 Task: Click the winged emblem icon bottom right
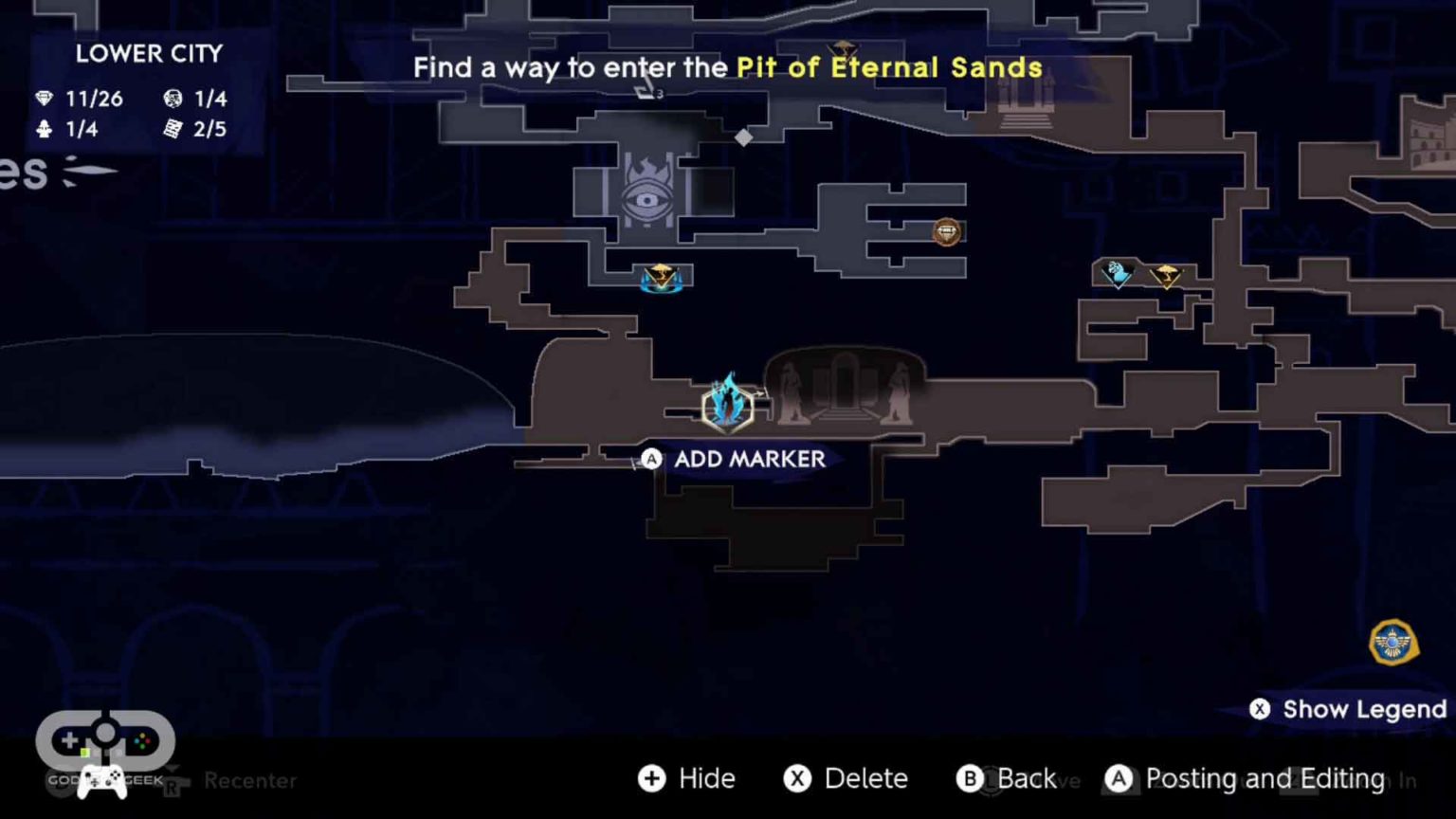pos(1392,643)
